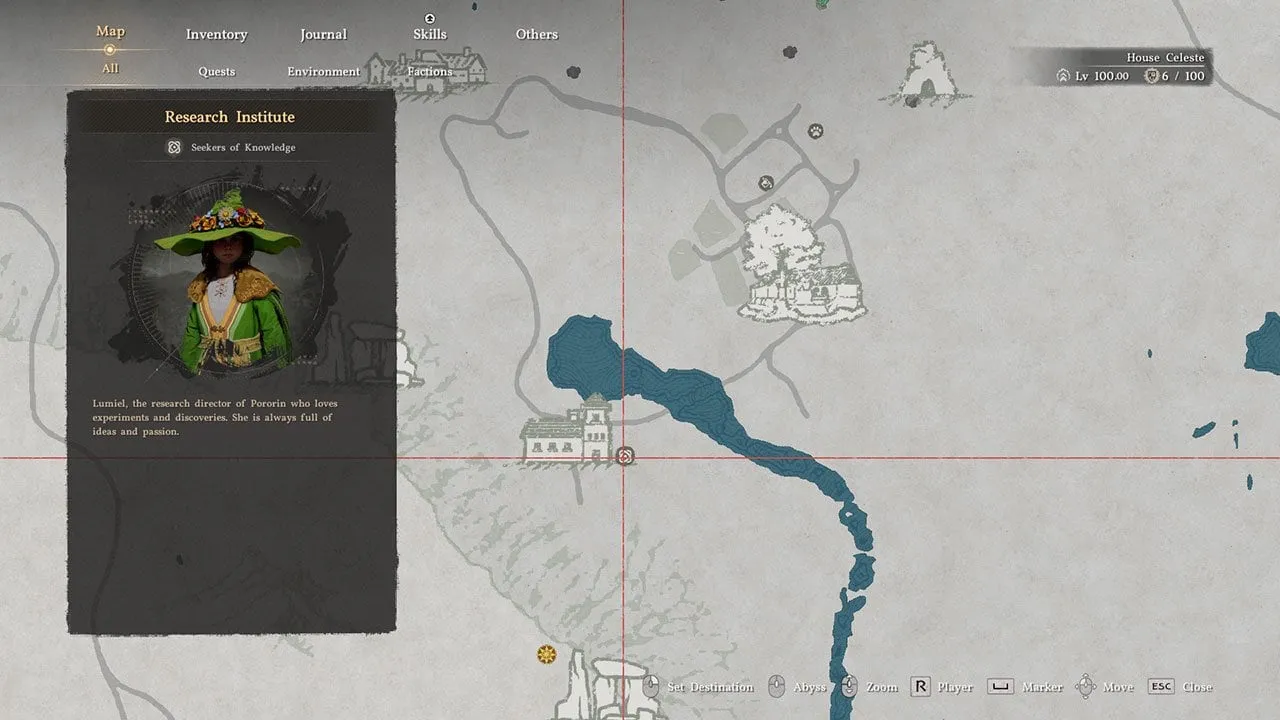Filter the map by Quests

[x=216, y=71]
